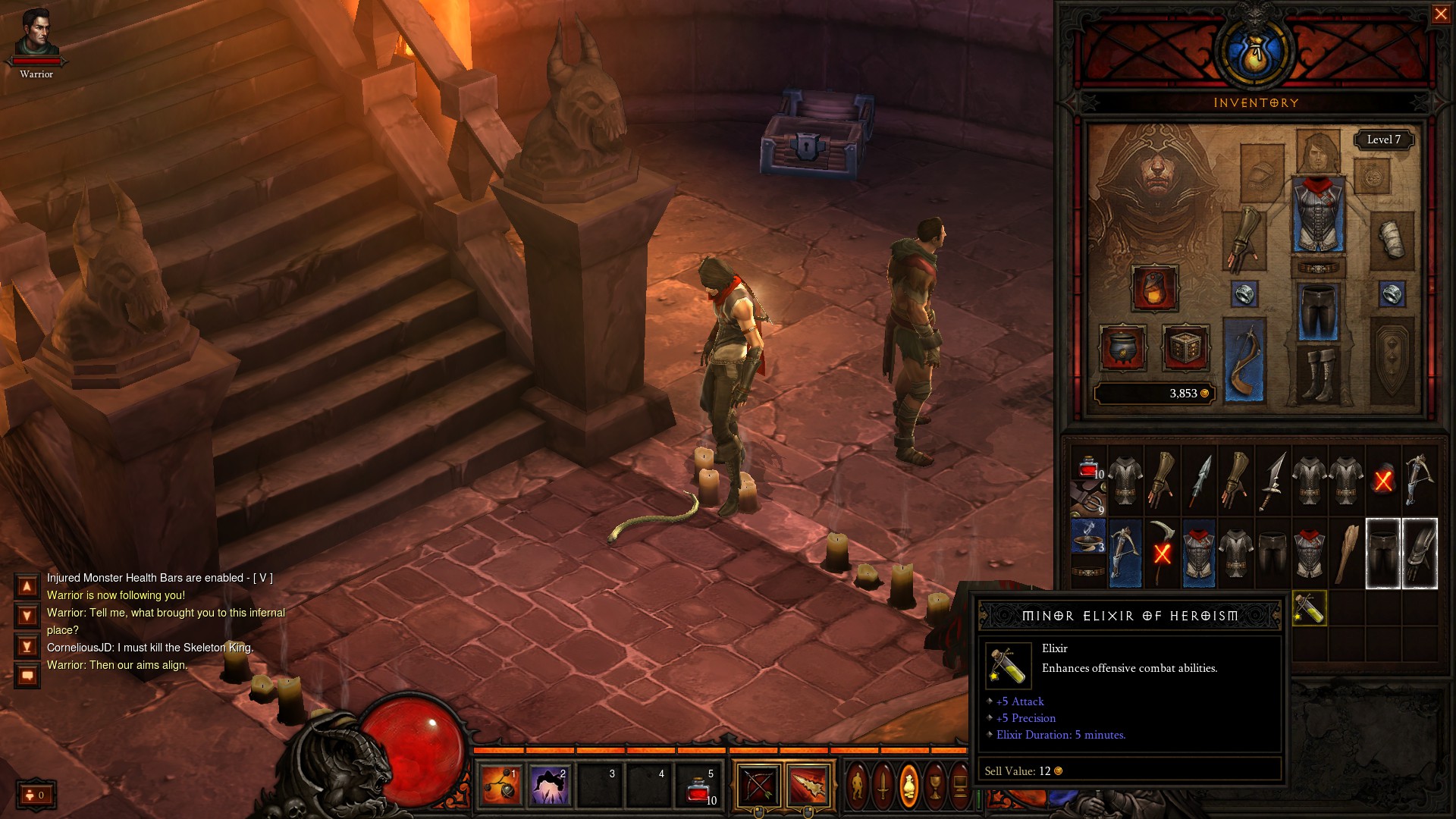The height and width of the screenshot is (819, 1456).
Task: Use the Stone of Recall lantern icon
Action: pyautogui.click(x=1154, y=288)
